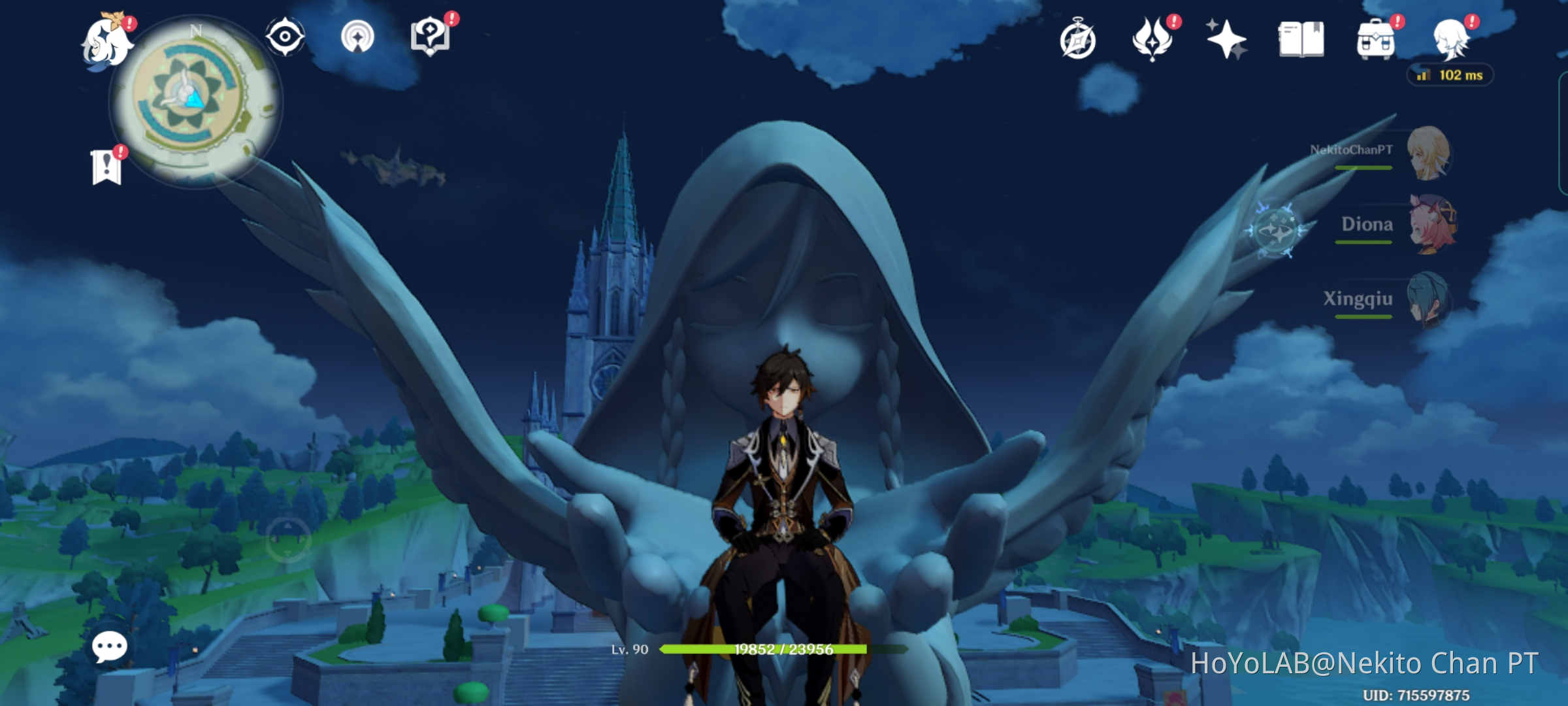Viewport: 1568px width, 706px height.
Task: Open the Adventurer Handbook book icon
Action: pyautogui.click(x=1300, y=41)
